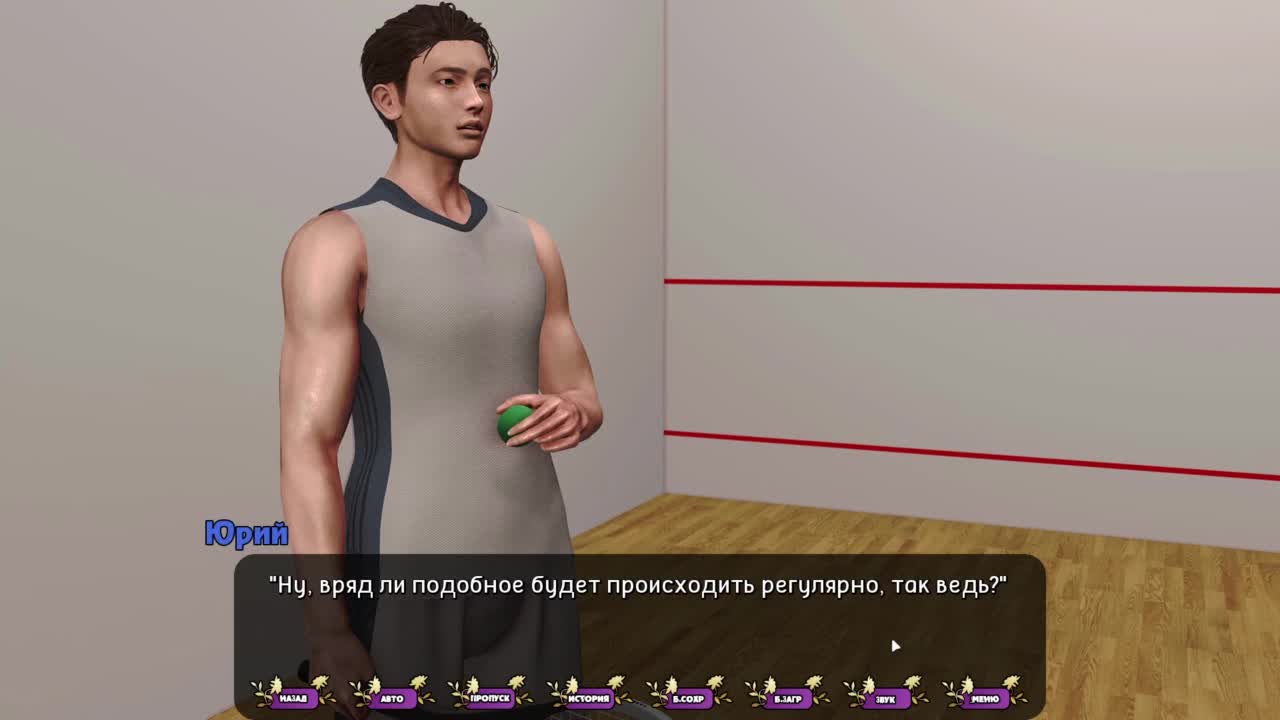Go back with the Назад button
This screenshot has height=720, width=1280.
[x=293, y=697]
